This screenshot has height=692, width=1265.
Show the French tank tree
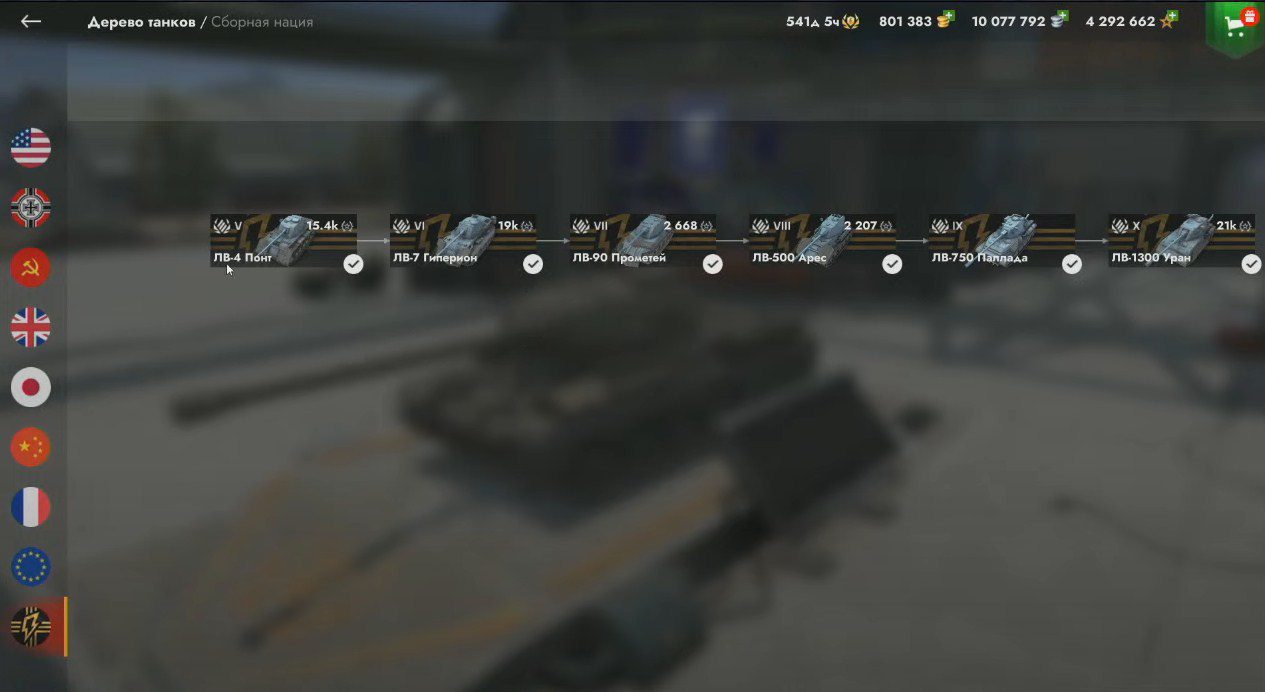click(x=31, y=507)
